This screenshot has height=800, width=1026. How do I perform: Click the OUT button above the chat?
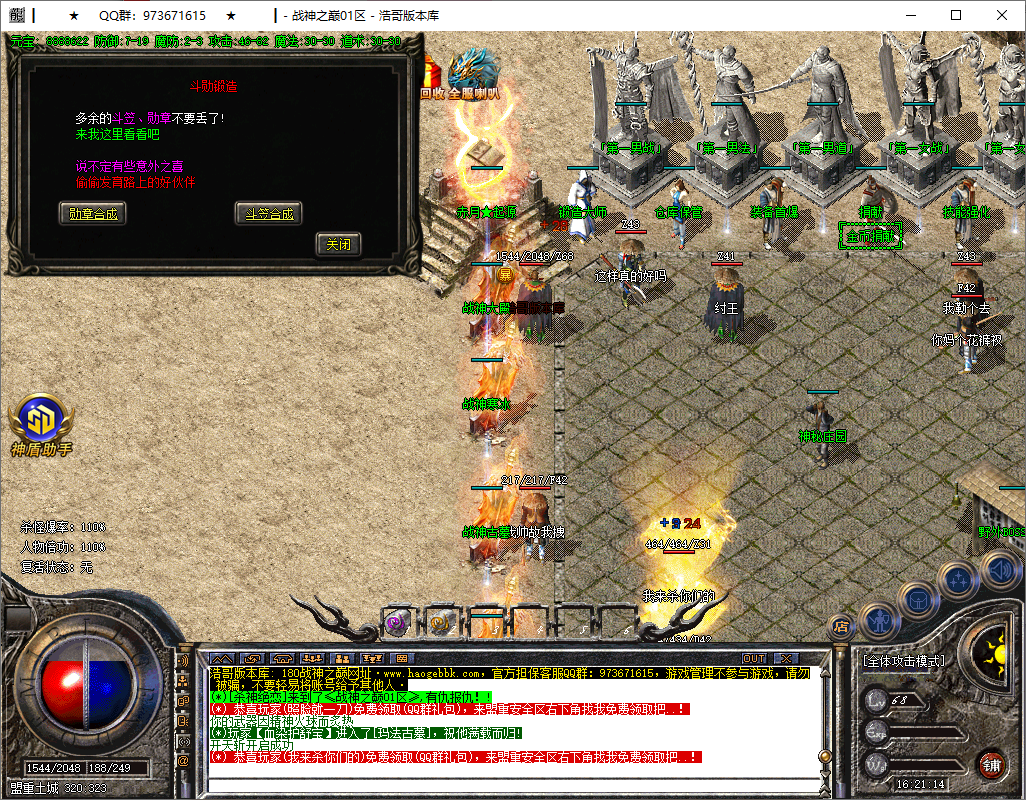point(754,659)
